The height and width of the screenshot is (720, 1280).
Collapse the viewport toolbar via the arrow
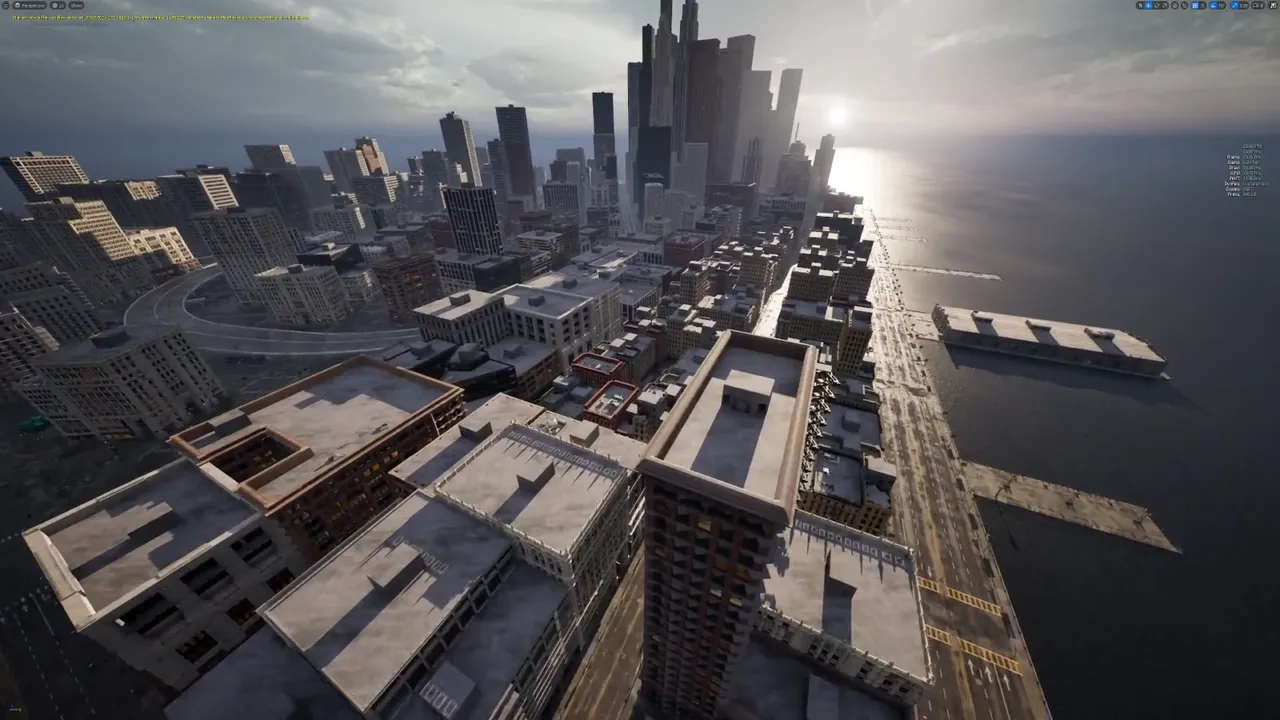(x=7, y=5)
